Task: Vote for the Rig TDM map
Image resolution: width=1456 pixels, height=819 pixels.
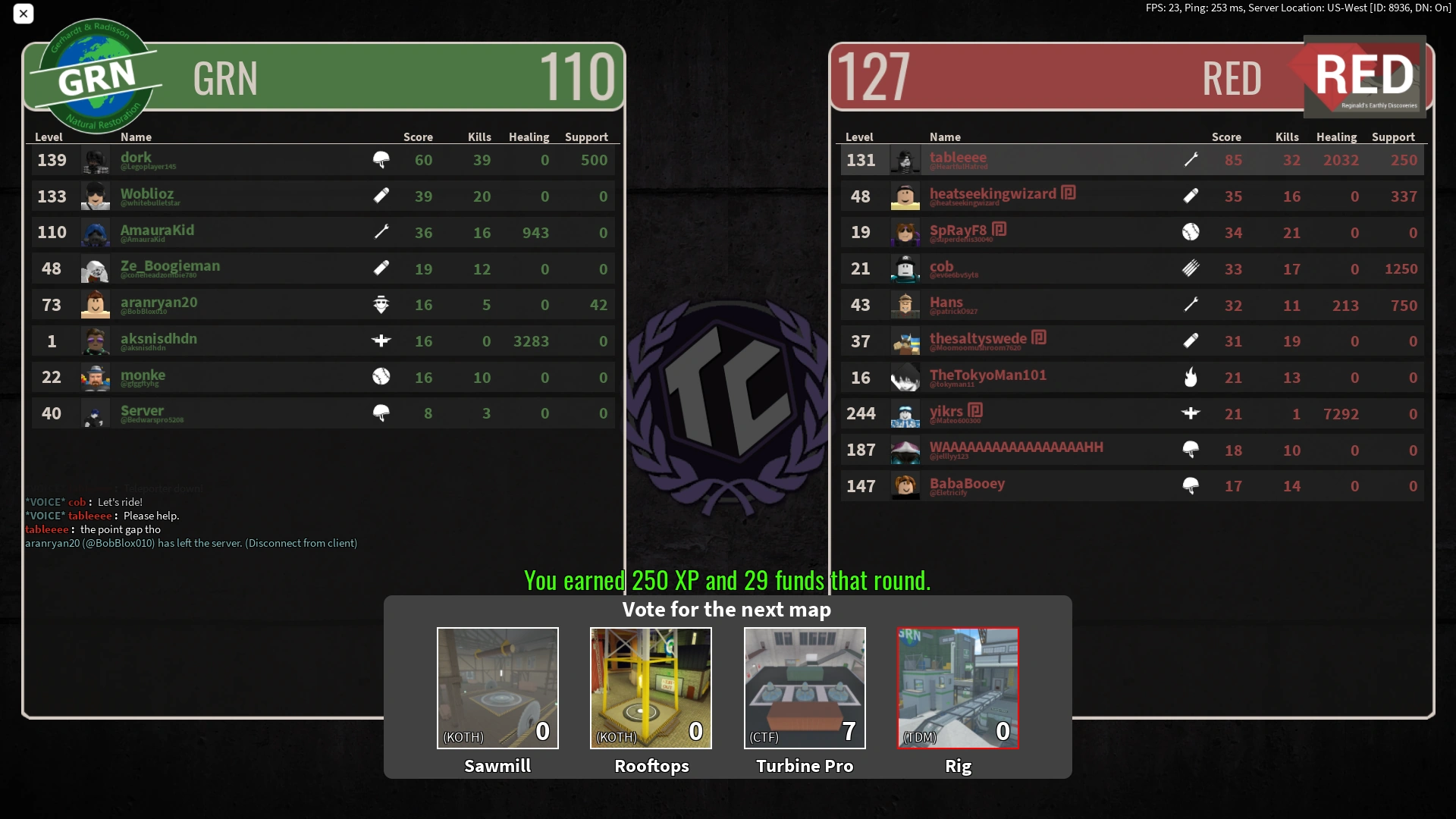Action: pos(958,687)
